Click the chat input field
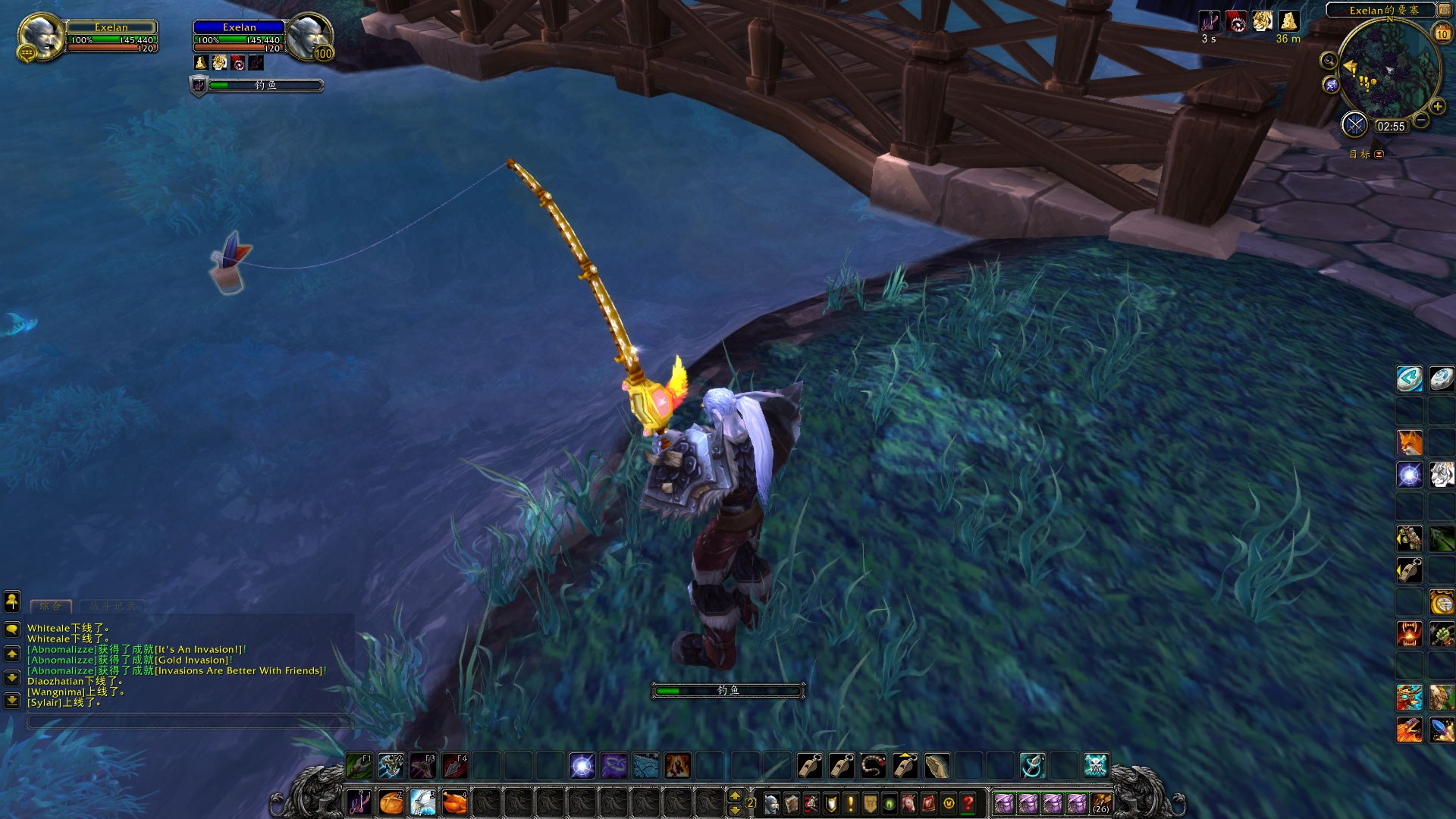The width and height of the screenshot is (1456, 819). pyautogui.click(x=190, y=721)
